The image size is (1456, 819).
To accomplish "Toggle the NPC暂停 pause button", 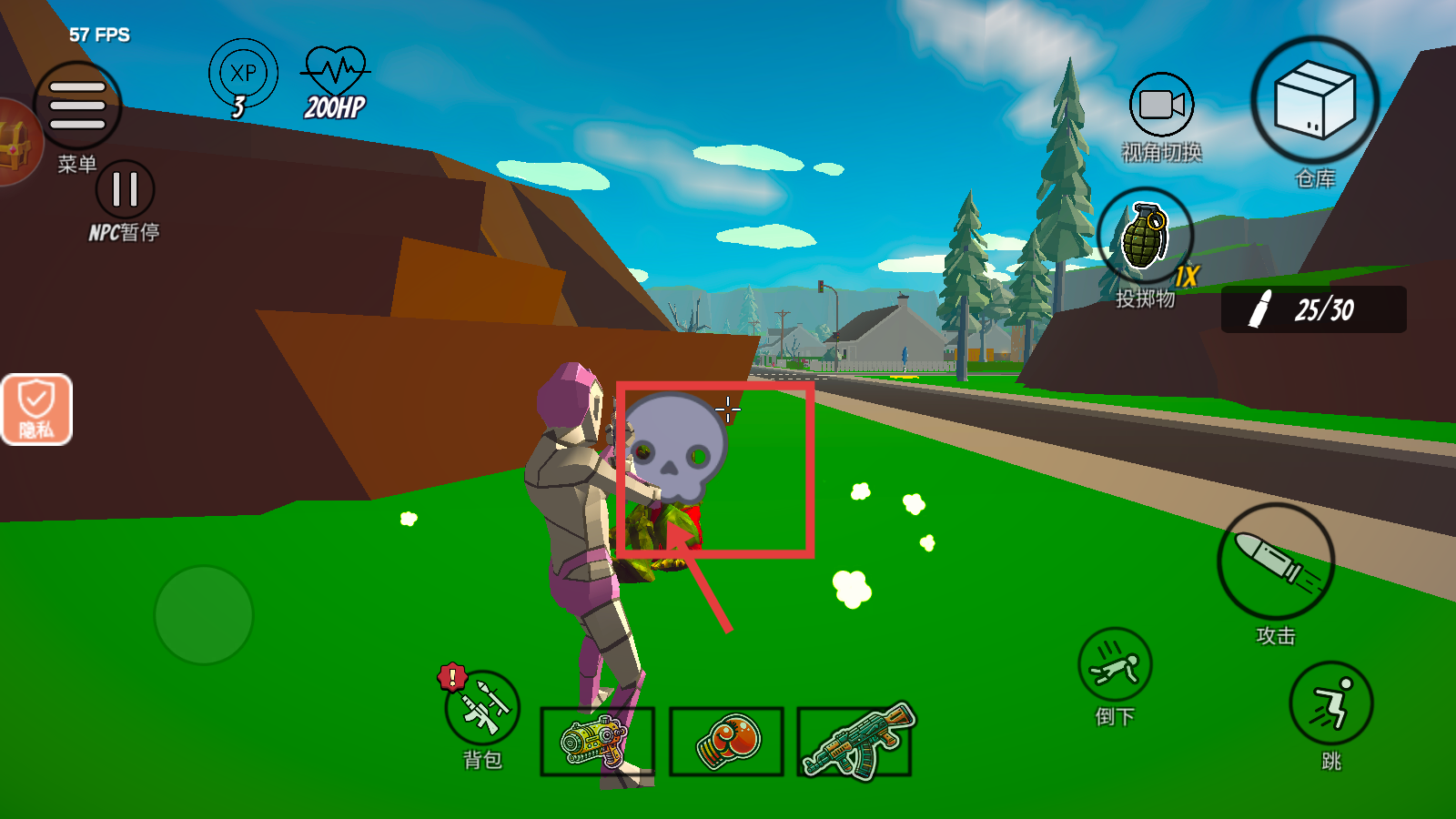I will pyautogui.click(x=125, y=189).
